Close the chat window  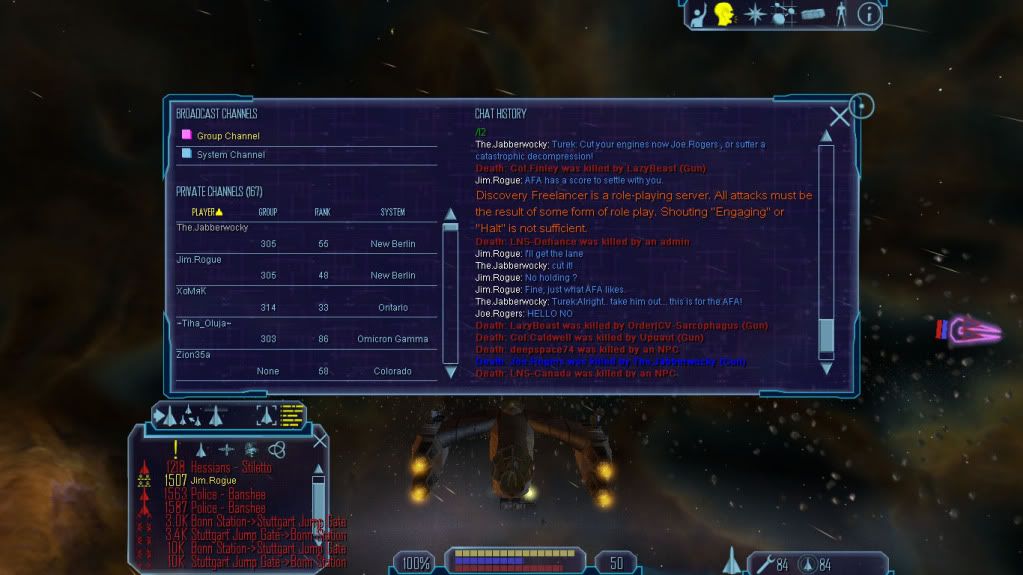[x=840, y=117]
